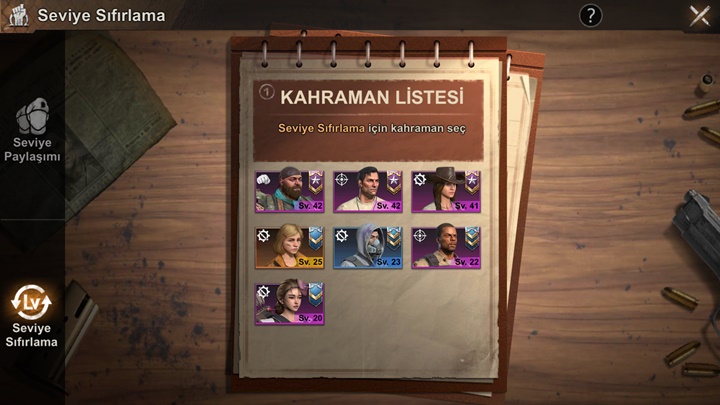Choose the blonde heroine, level 25
720x405 pixels.
(x=289, y=247)
